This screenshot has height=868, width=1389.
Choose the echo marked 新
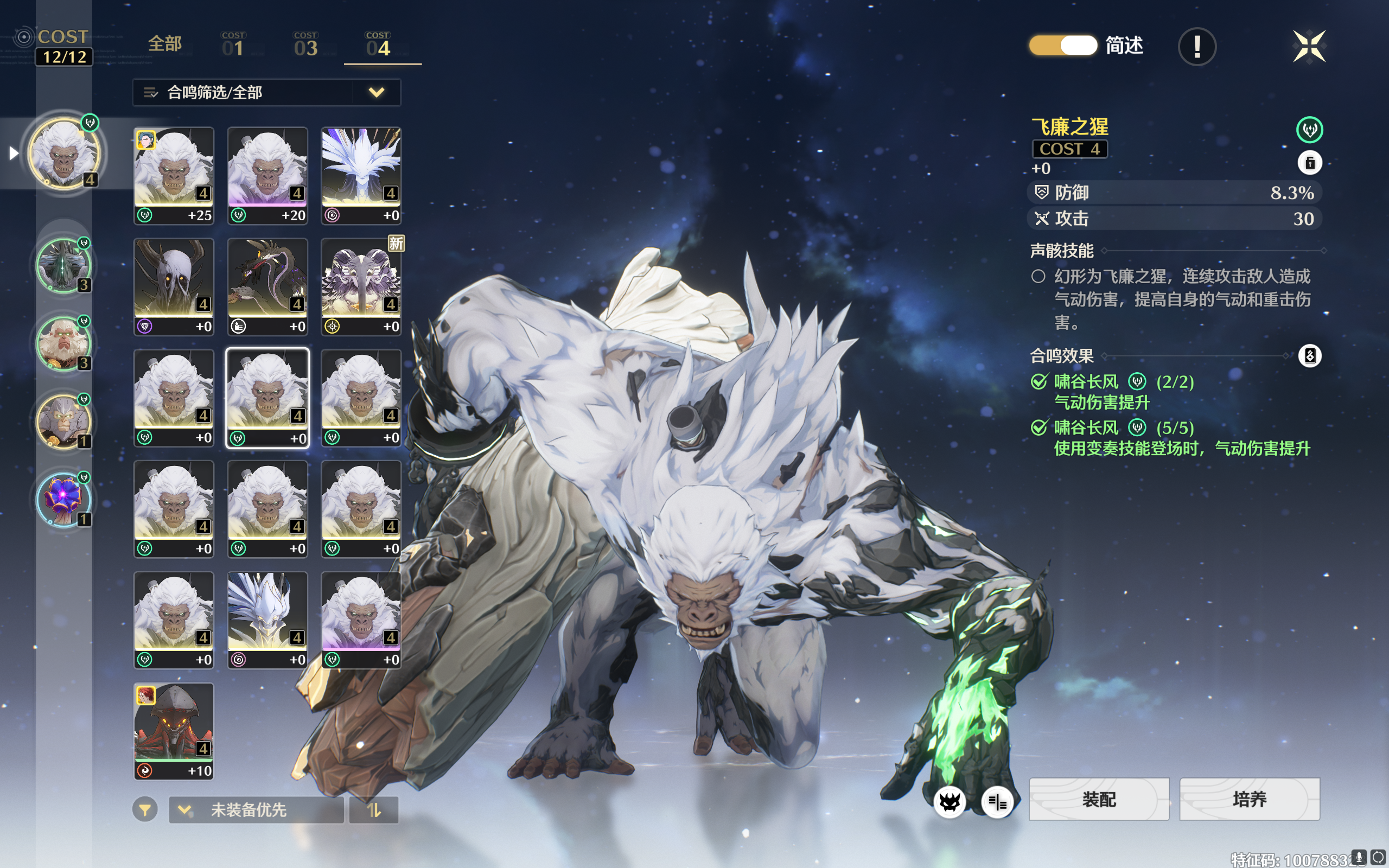361,286
